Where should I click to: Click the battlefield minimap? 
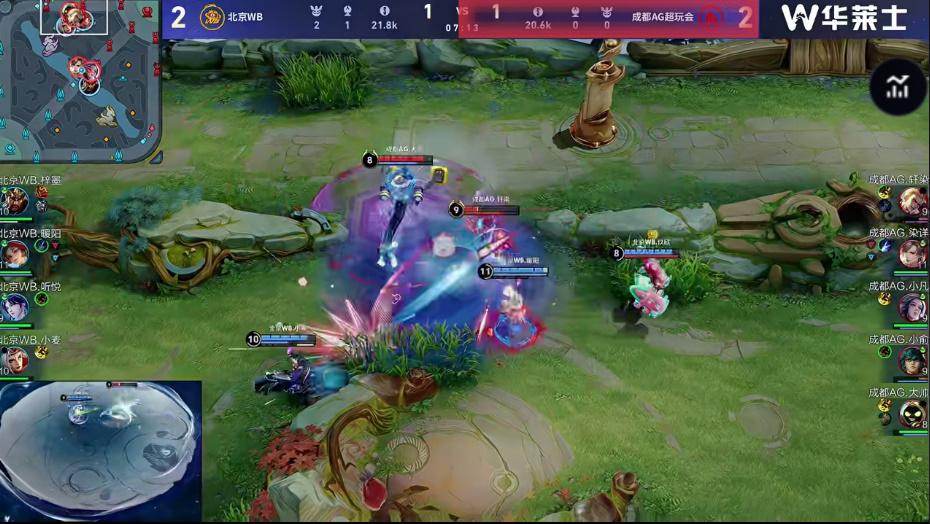click(x=80, y=80)
